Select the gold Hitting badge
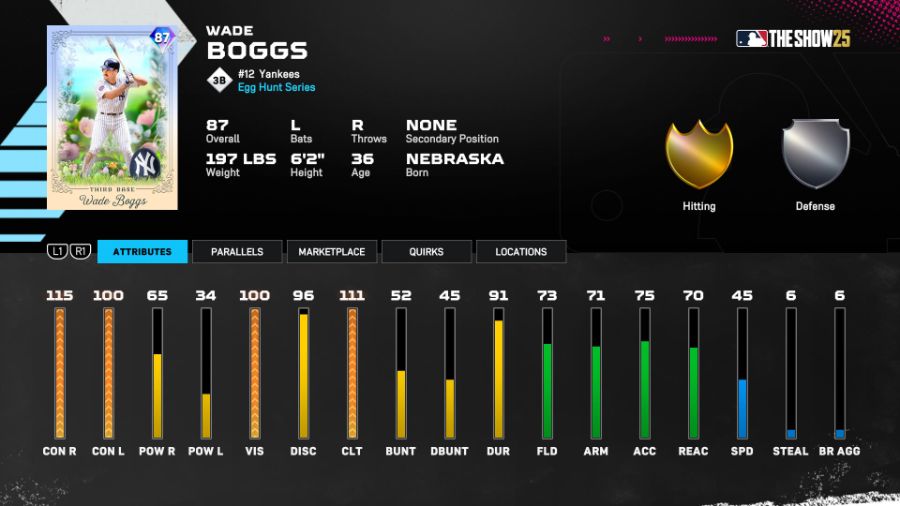This screenshot has height=506, width=900. (x=699, y=155)
